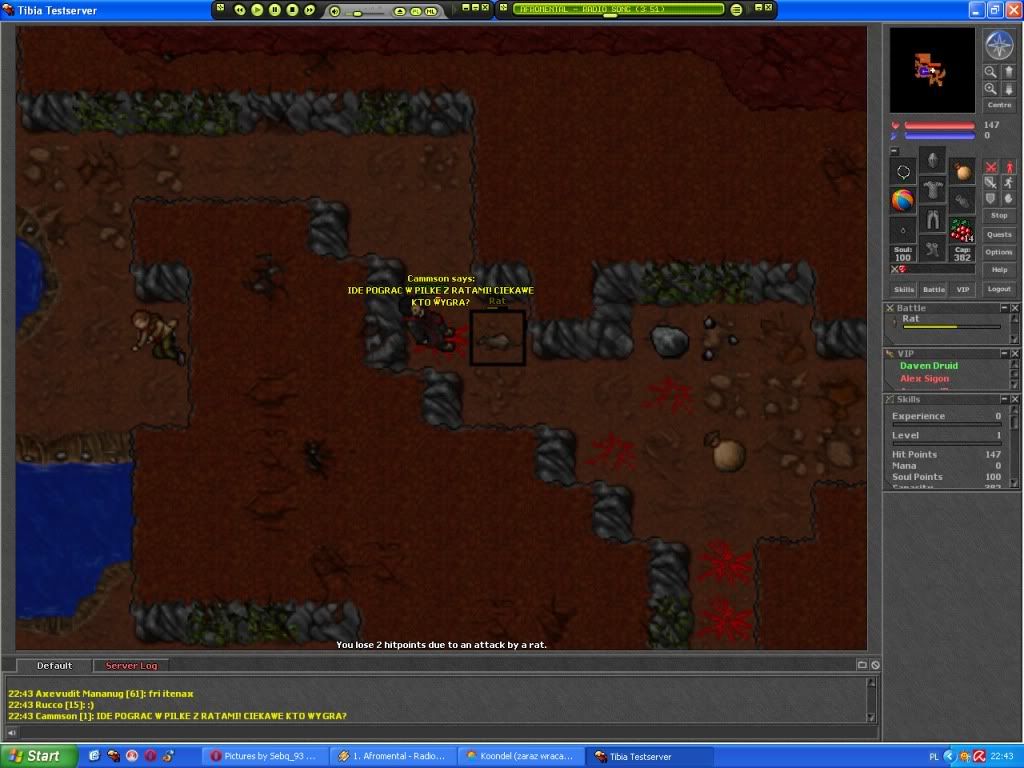The width and height of the screenshot is (1024, 768).
Task: Select Daven Druid in the VIP list
Action: point(928,366)
